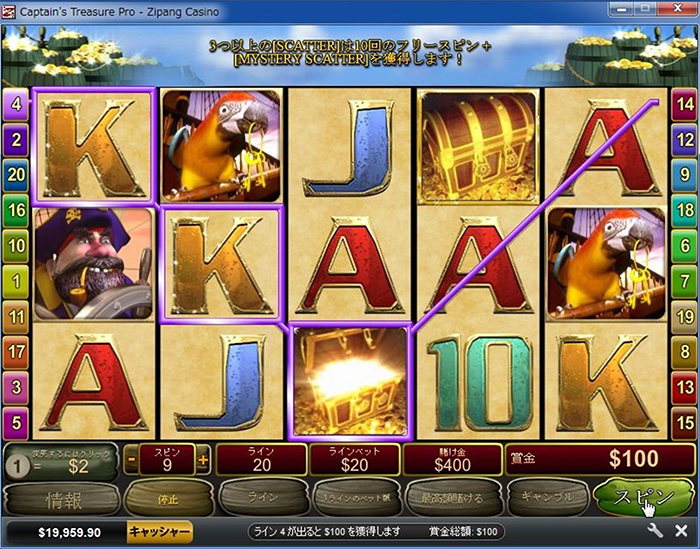Highlight payline 20 marker

(x=15, y=173)
